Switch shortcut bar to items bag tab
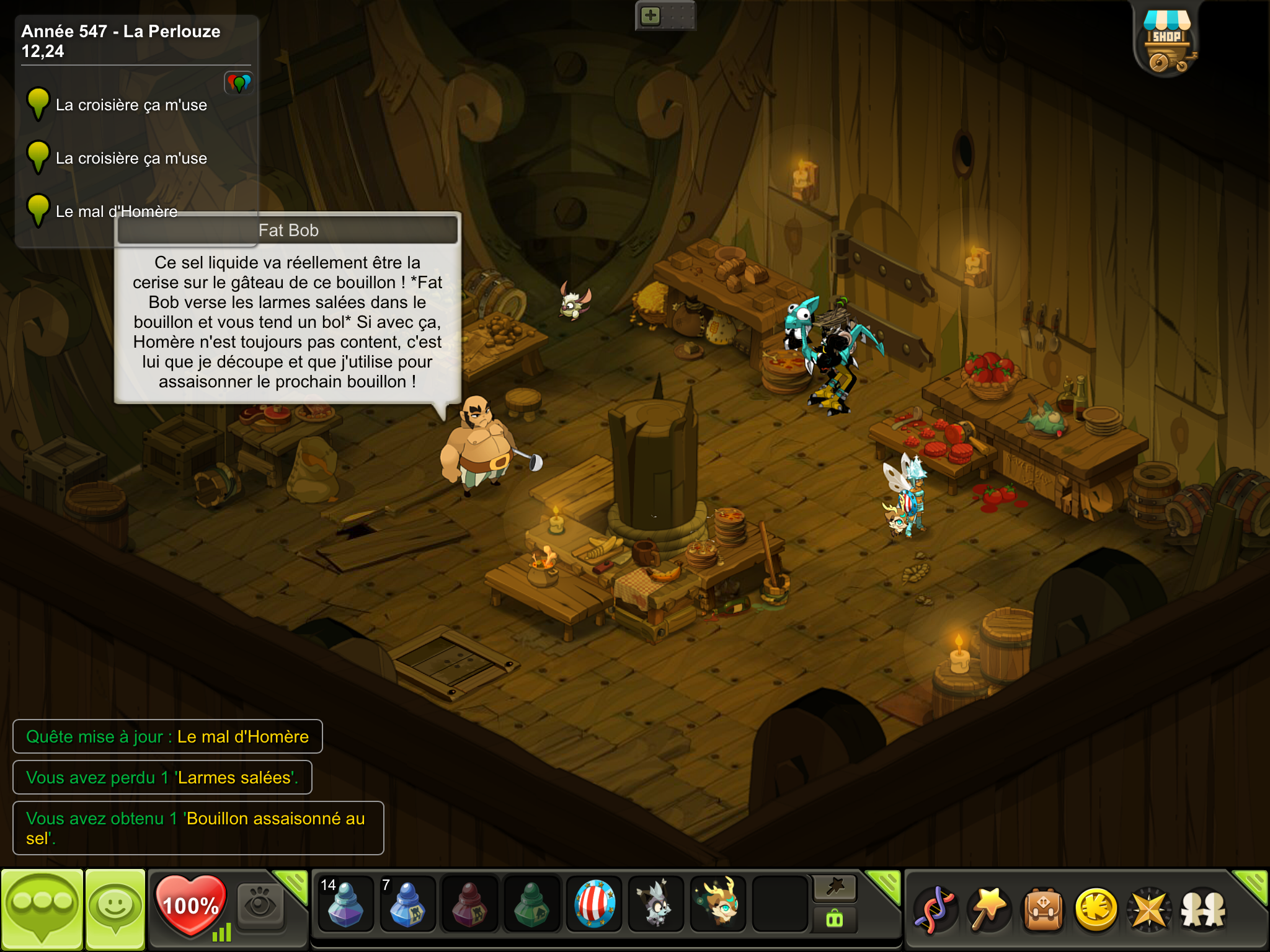Image resolution: width=1270 pixels, height=952 pixels. coord(835,920)
